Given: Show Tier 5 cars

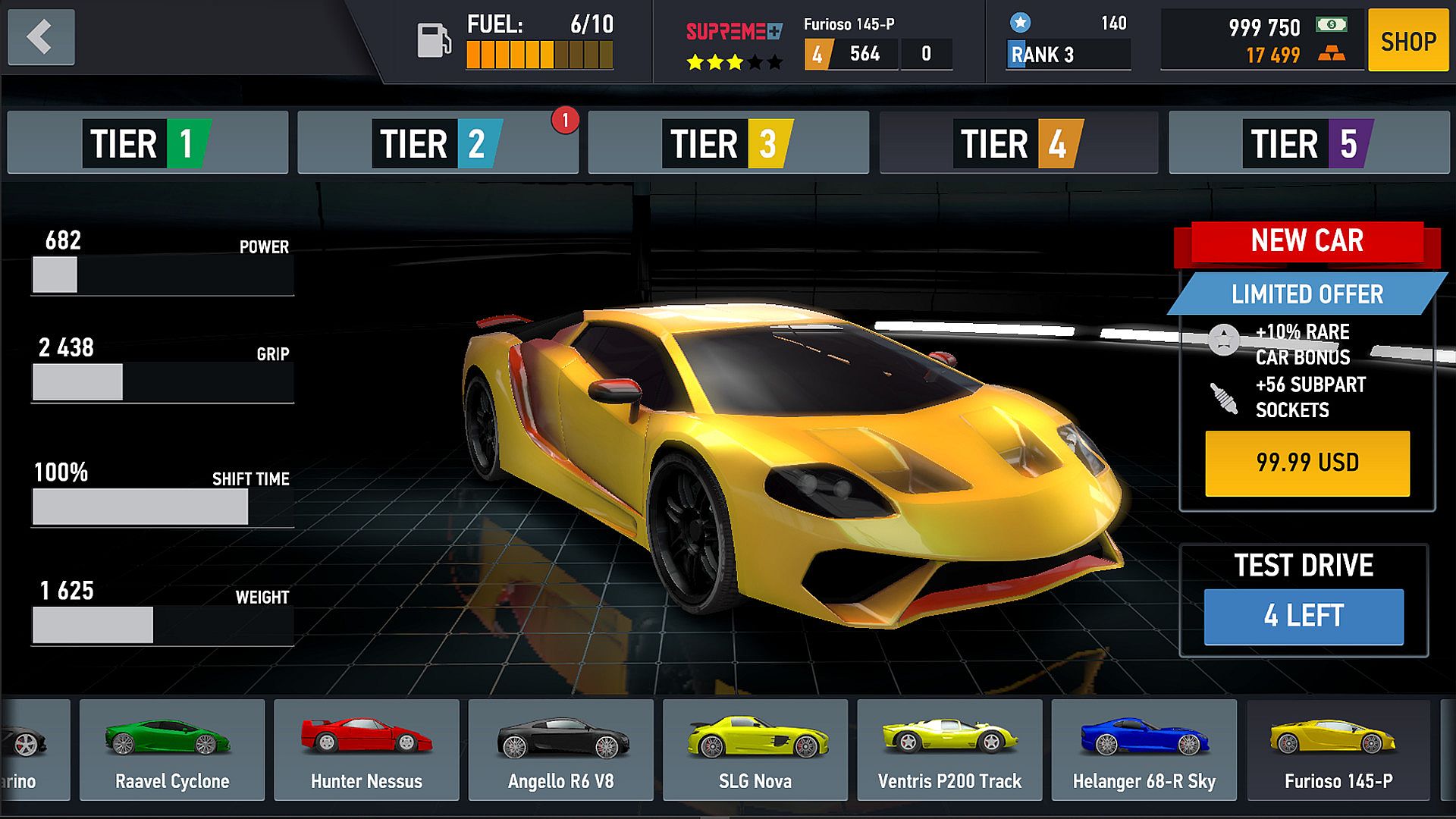Looking at the screenshot, I should coord(1309,143).
